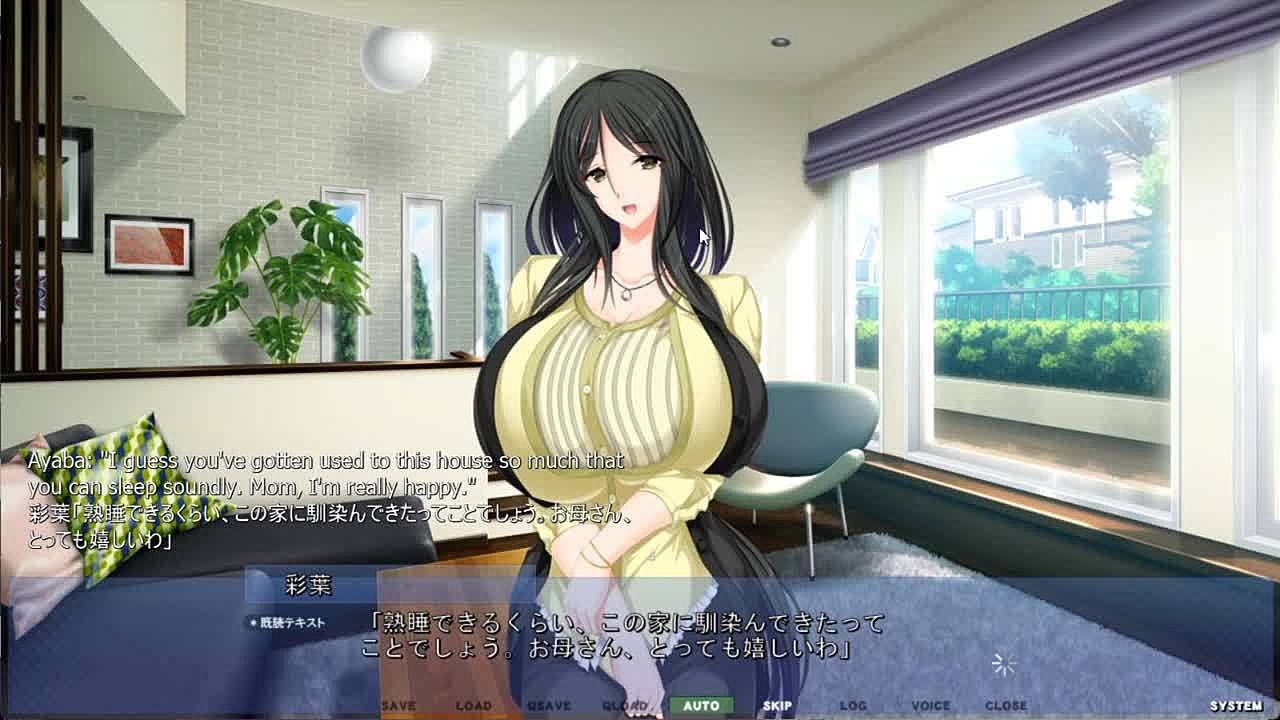Activate SKIP to fast-forward dialogue
1280x720 pixels.
click(x=777, y=705)
